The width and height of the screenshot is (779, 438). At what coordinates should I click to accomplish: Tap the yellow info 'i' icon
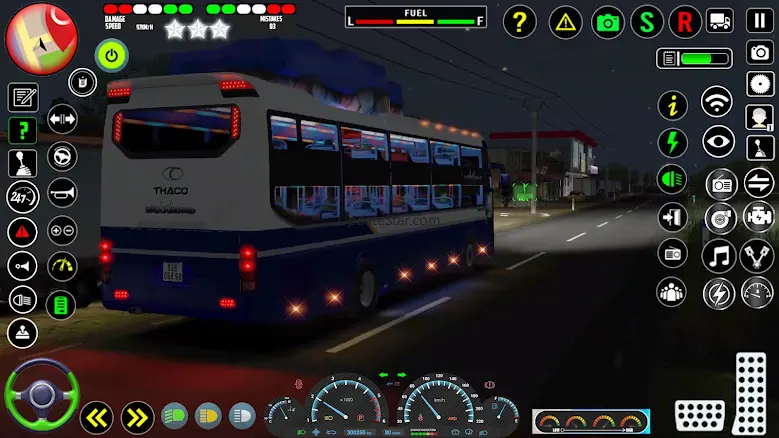tap(672, 104)
